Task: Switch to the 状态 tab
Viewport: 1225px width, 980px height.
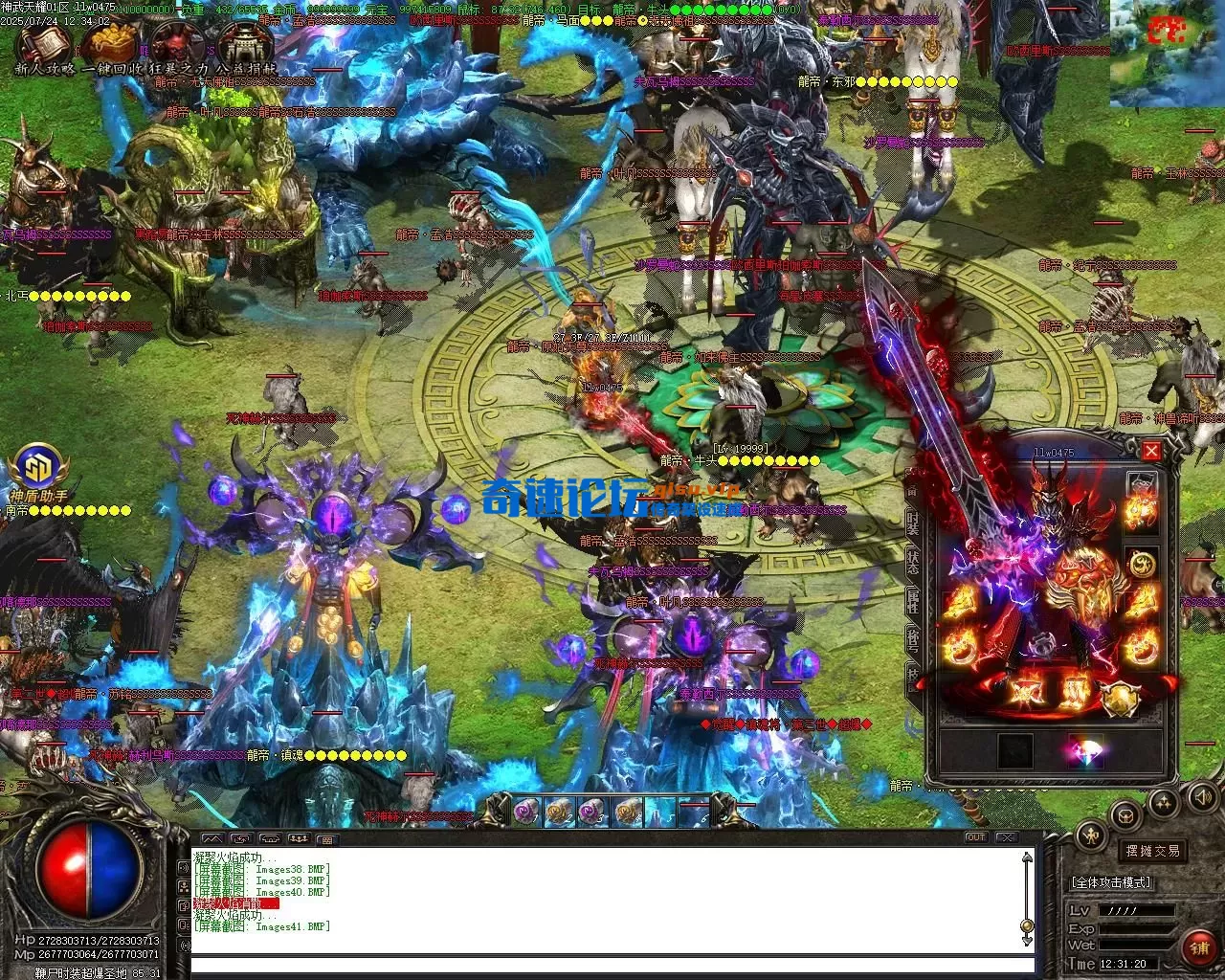Action: (x=914, y=563)
